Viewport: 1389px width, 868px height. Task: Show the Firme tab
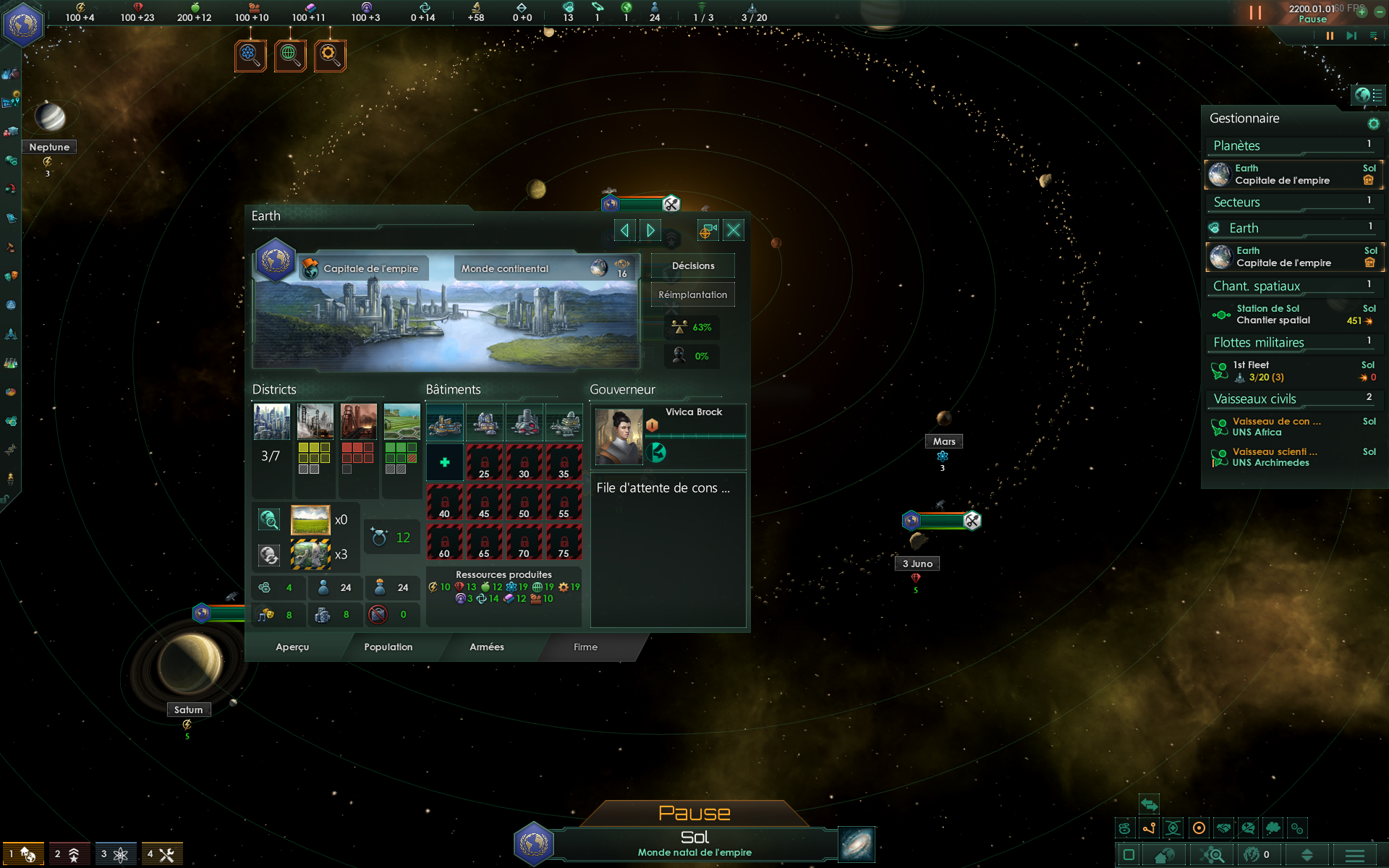(x=585, y=647)
